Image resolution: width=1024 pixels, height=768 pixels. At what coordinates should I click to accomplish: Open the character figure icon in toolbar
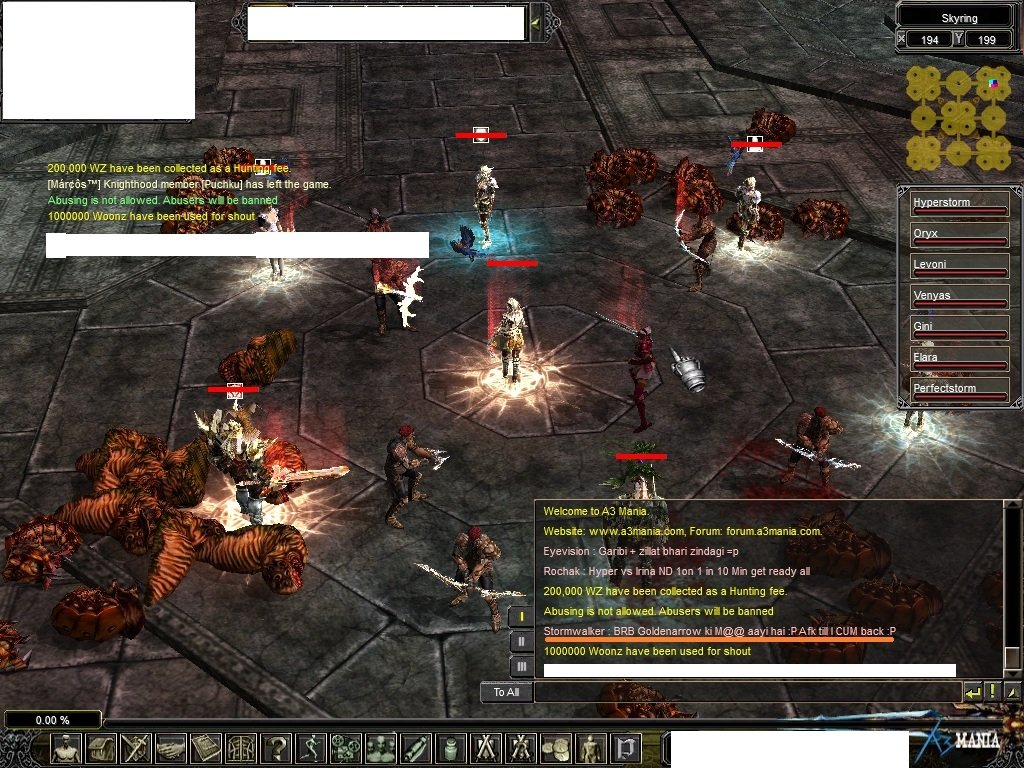click(67, 748)
